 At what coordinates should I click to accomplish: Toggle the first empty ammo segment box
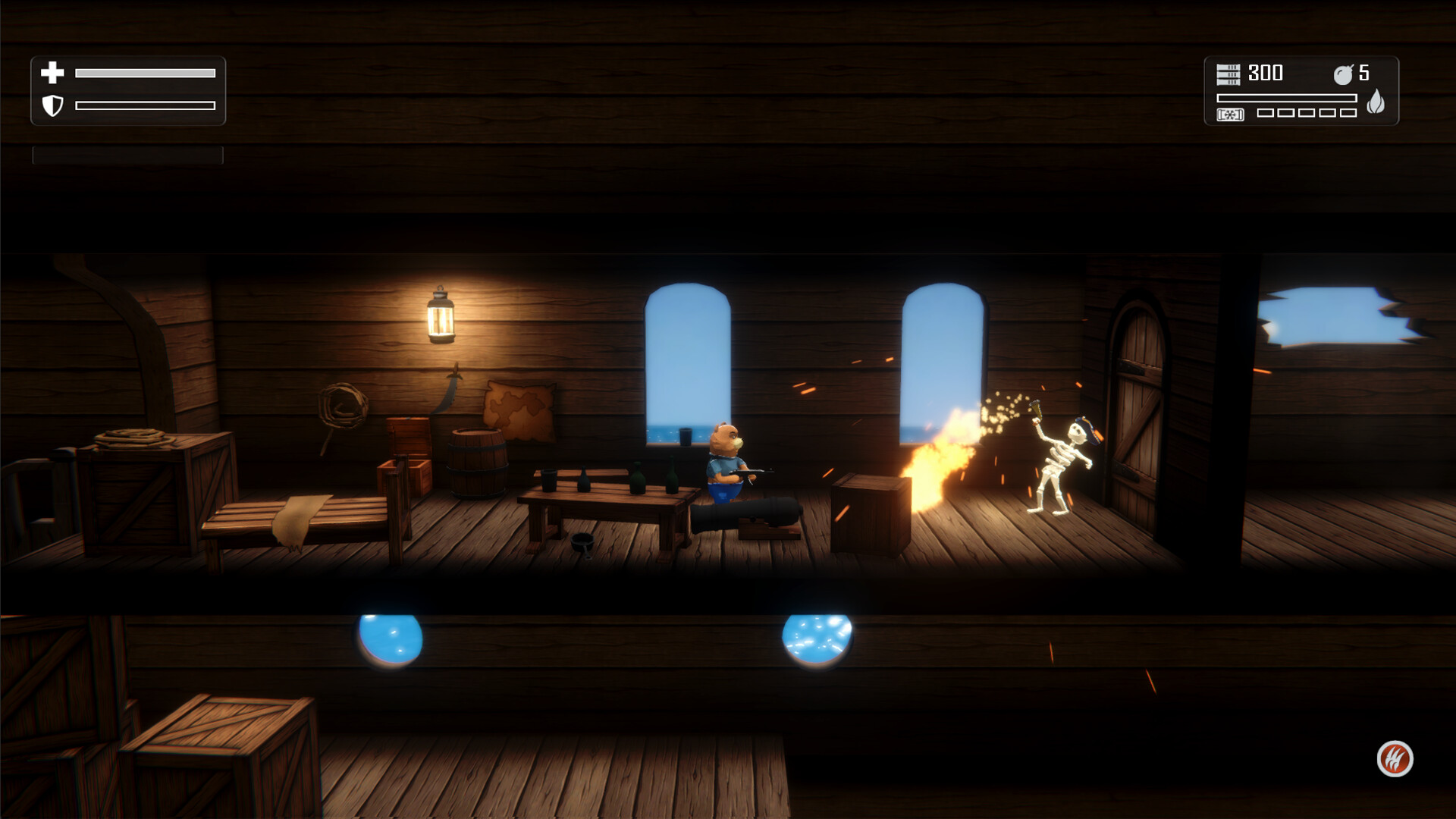(1264, 113)
